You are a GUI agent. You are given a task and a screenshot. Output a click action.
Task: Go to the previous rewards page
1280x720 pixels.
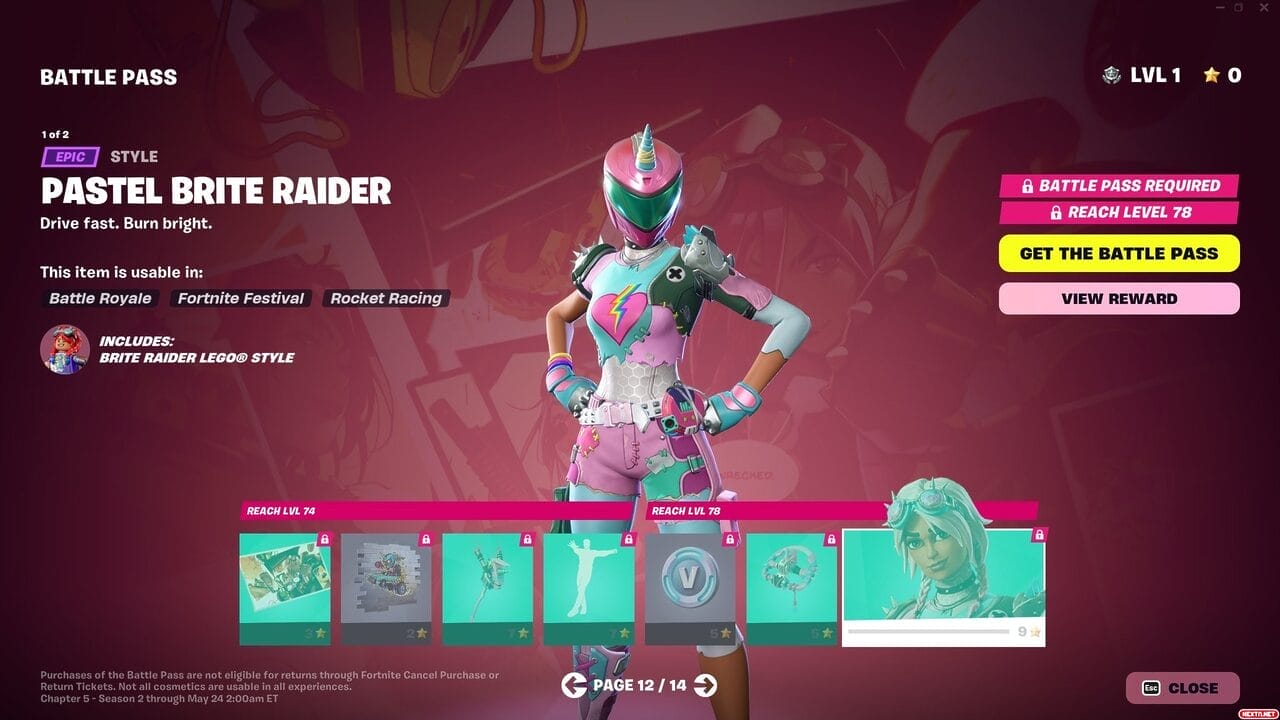coord(574,685)
